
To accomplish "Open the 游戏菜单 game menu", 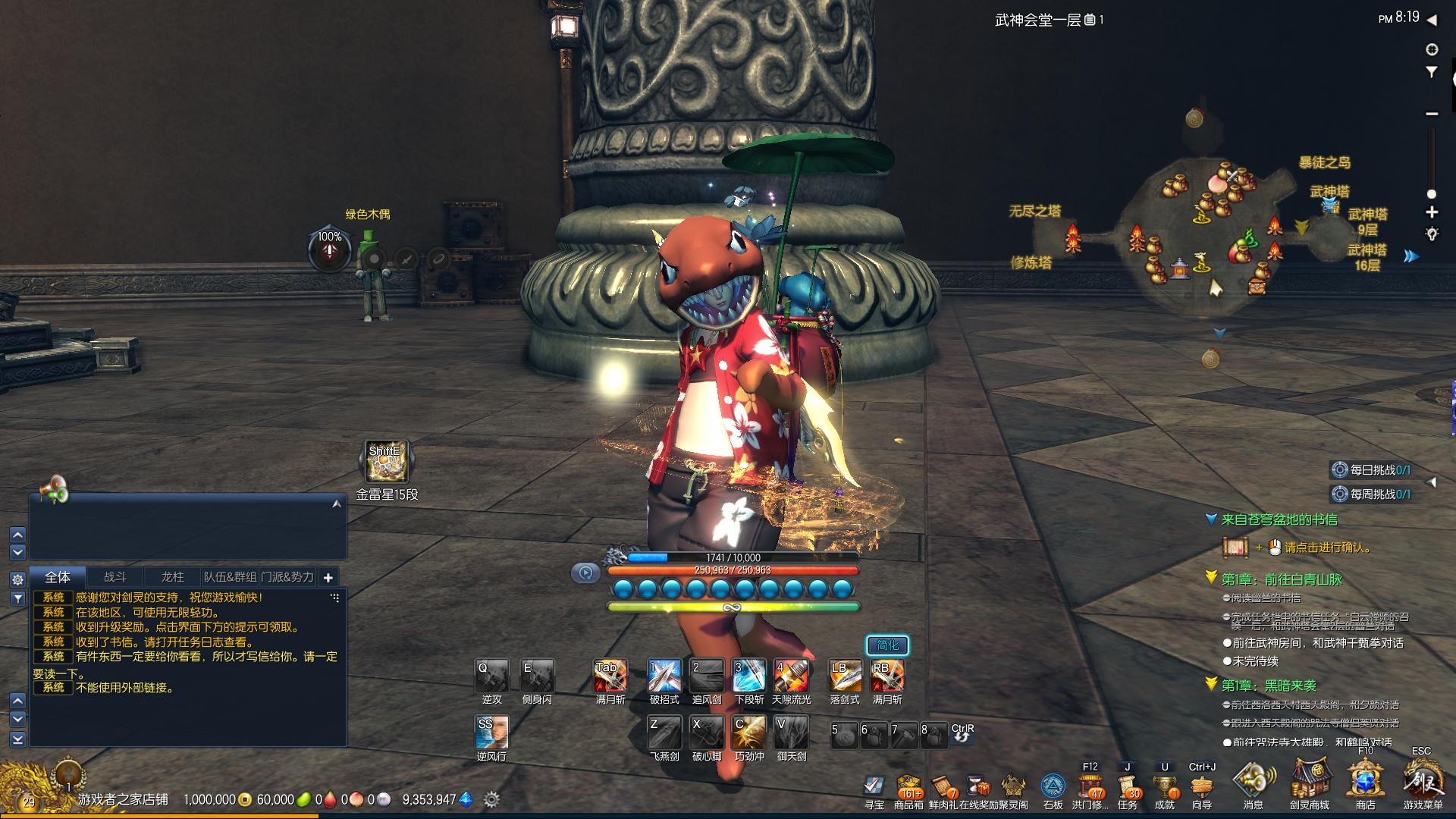I will (x=1423, y=781).
